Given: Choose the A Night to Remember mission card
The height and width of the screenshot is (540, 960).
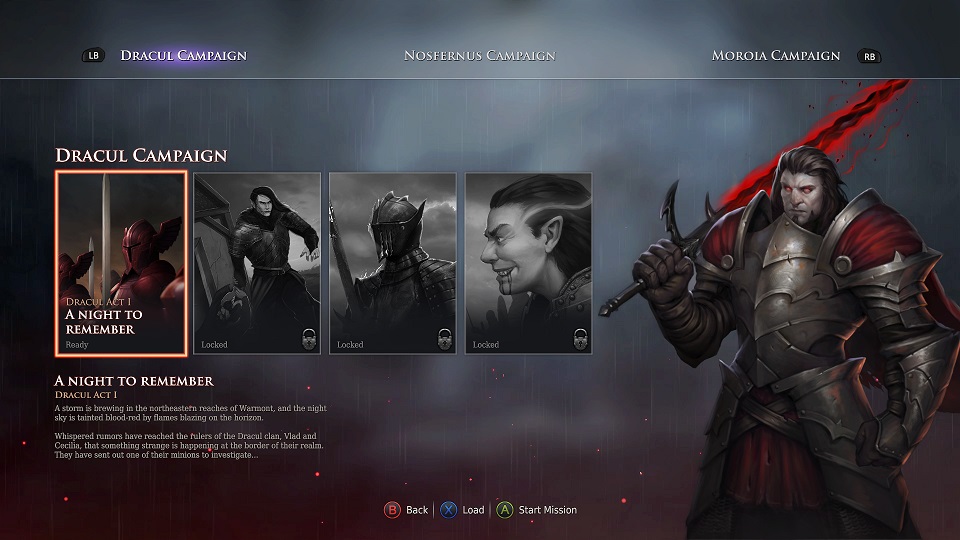Looking at the screenshot, I should pyautogui.click(x=121, y=264).
